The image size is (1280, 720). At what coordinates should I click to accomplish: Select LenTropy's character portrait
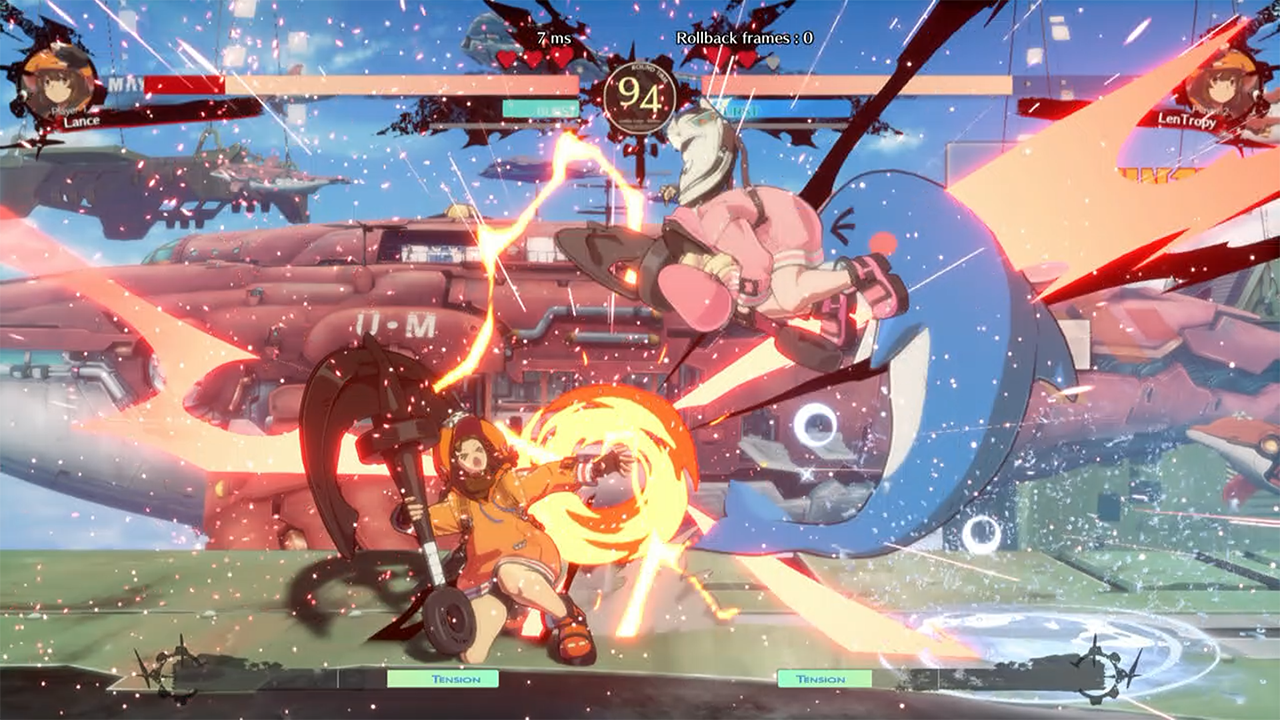point(1221,82)
